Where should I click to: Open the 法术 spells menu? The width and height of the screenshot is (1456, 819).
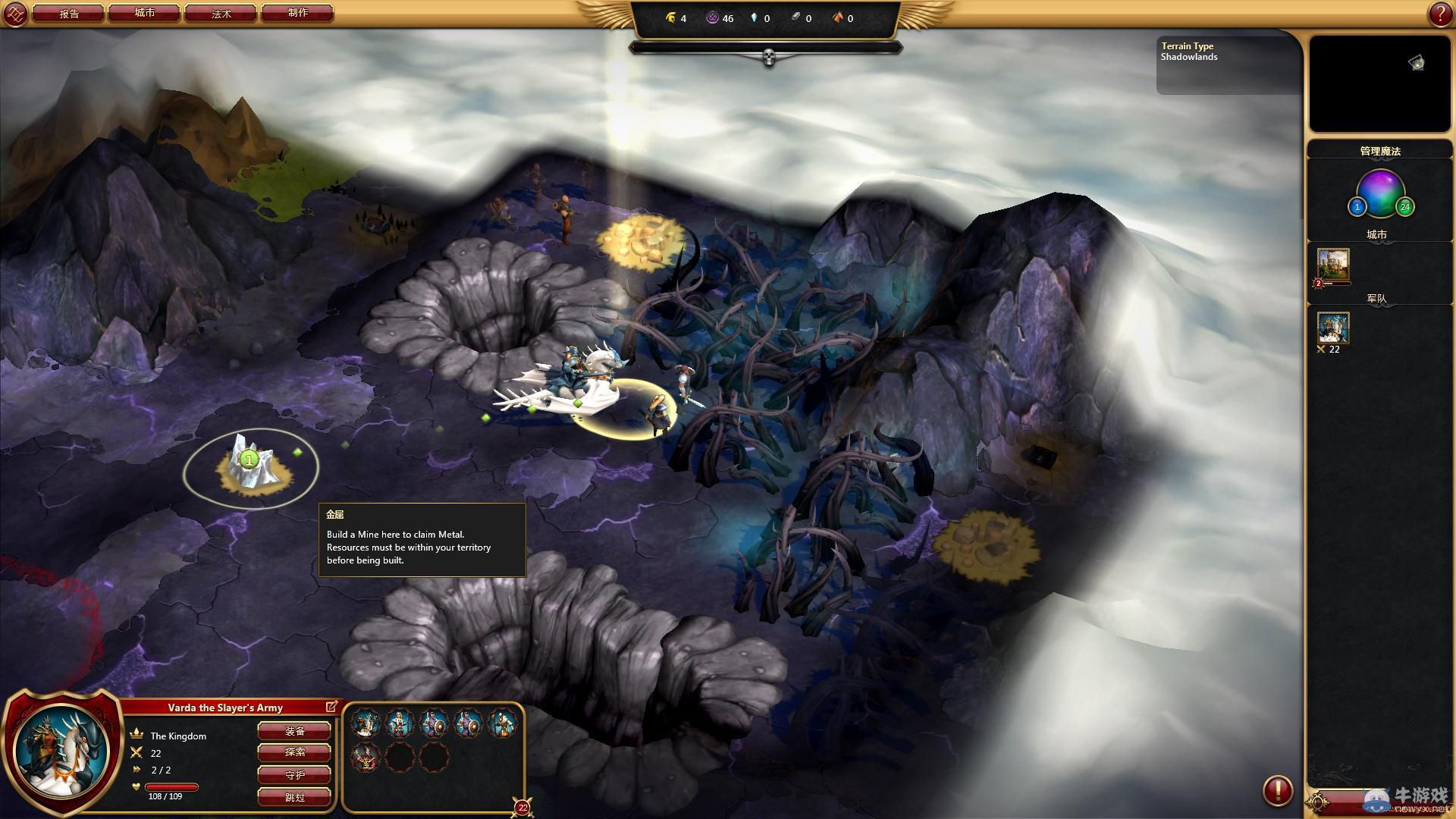pyautogui.click(x=221, y=13)
